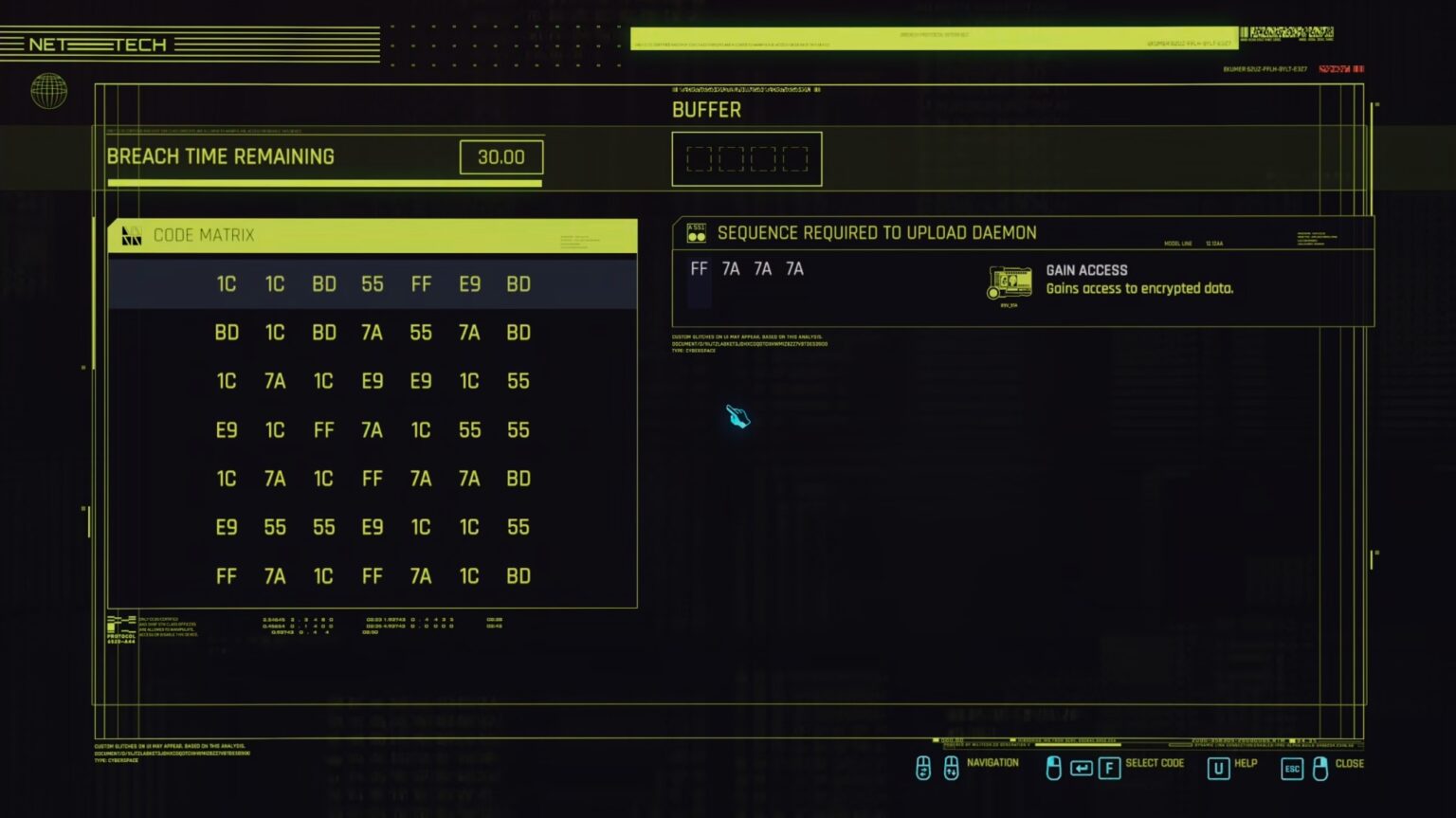Select the FF code in the top matrix row
The image size is (1456, 818).
tap(422, 283)
